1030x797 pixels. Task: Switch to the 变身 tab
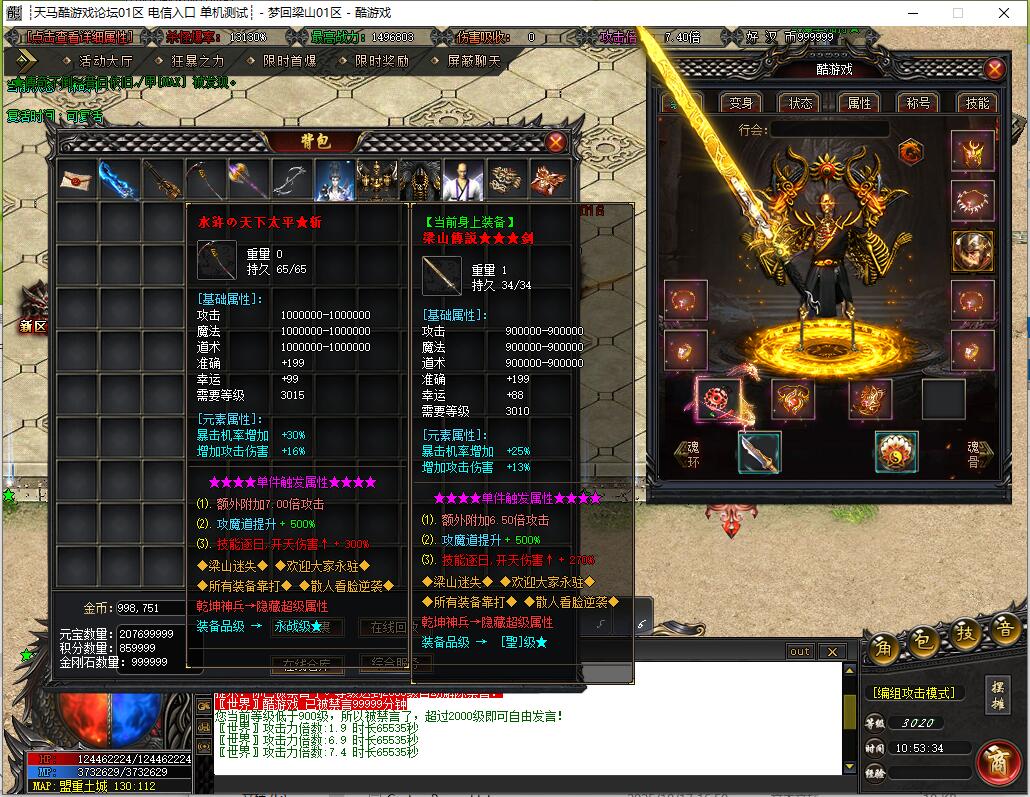pos(741,103)
